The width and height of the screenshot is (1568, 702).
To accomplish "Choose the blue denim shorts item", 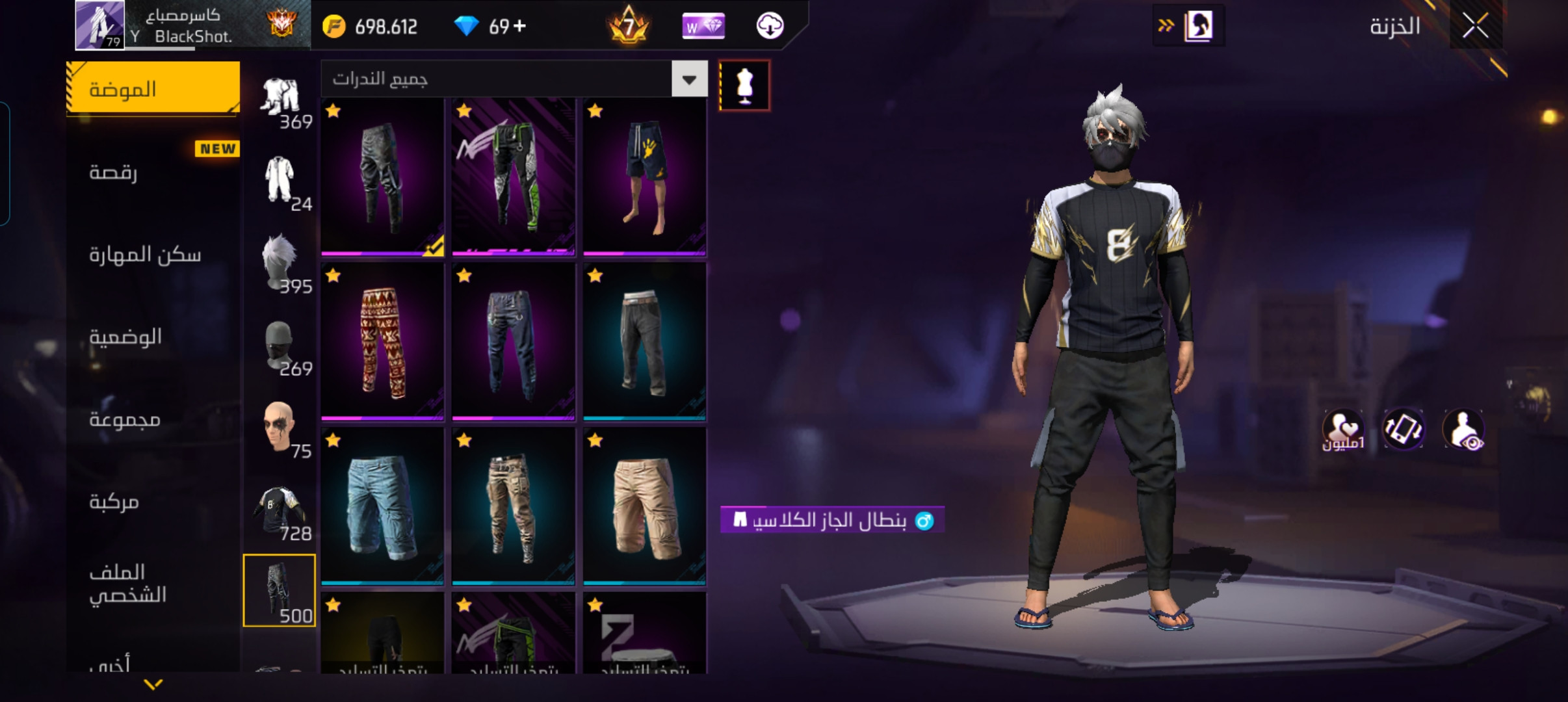I will (x=383, y=506).
